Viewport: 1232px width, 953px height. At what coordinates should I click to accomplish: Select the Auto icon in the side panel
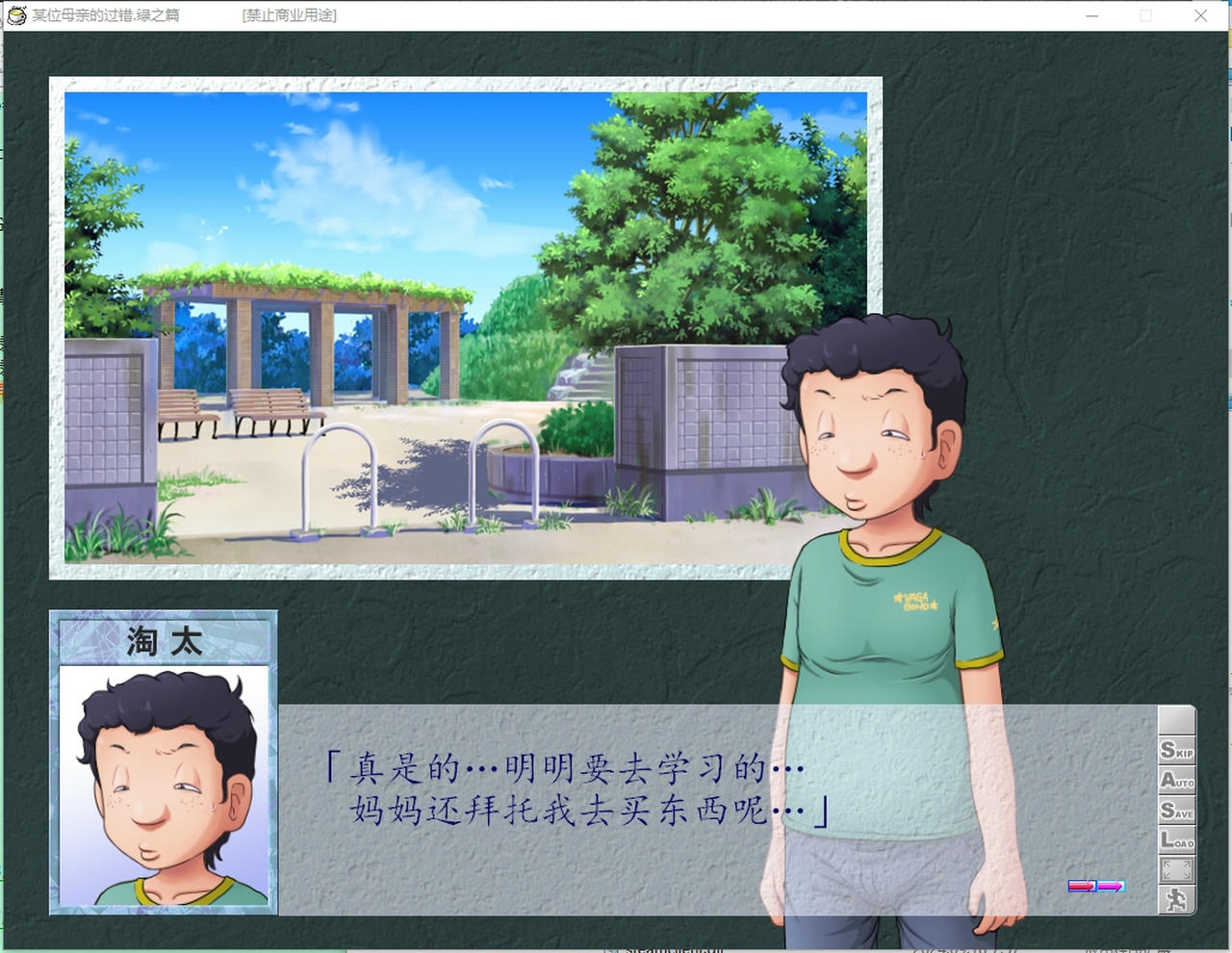1176,782
